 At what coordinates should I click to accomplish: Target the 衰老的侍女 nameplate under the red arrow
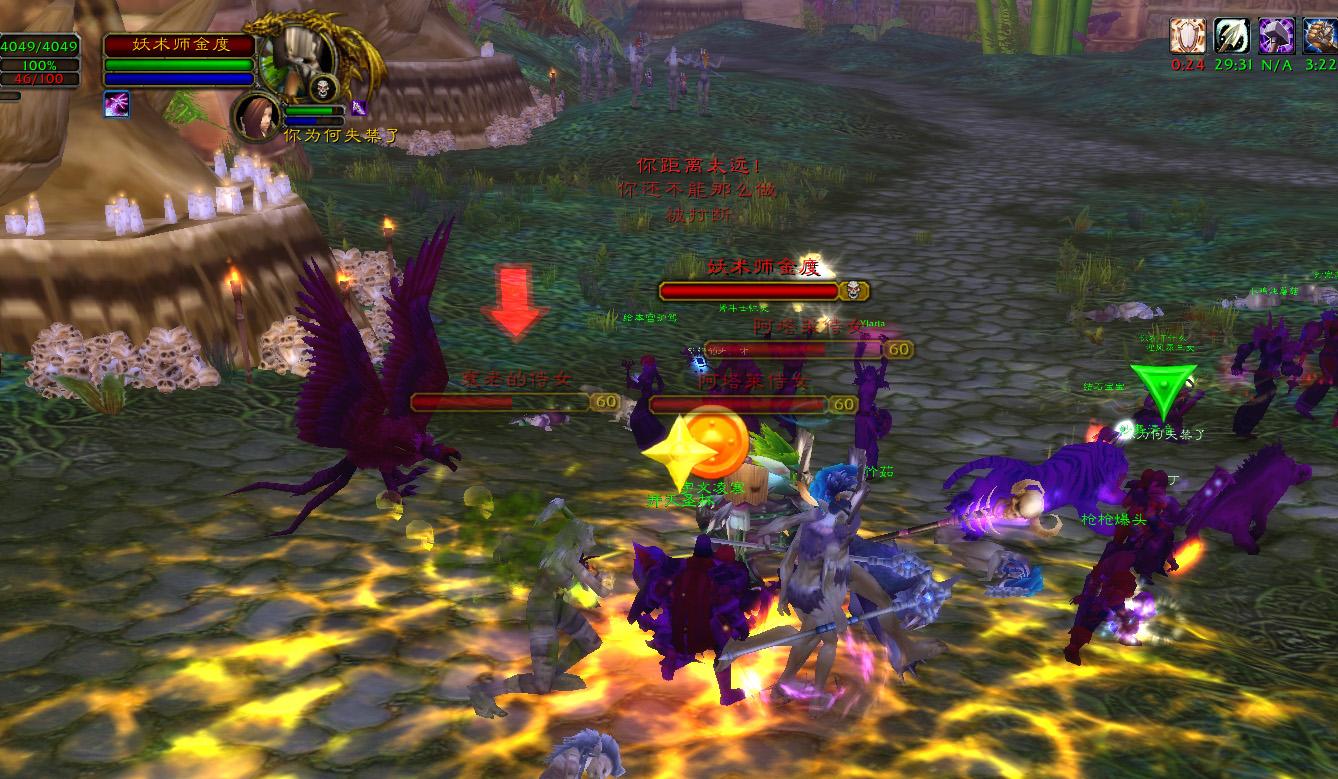point(502,402)
